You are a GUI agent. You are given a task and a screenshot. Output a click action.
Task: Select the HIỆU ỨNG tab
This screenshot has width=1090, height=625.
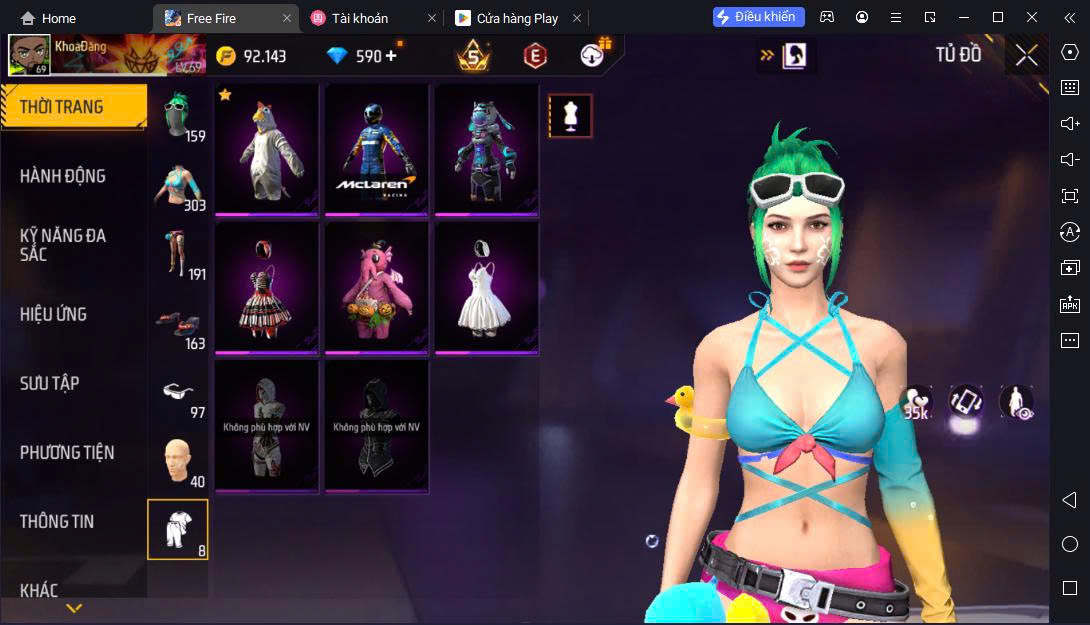[54, 314]
